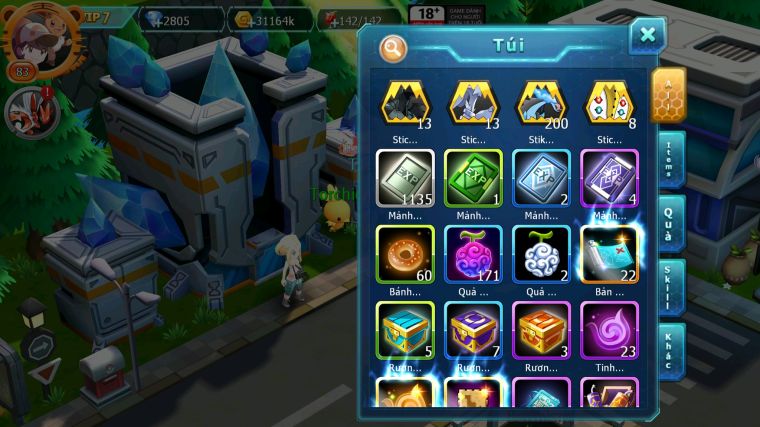This screenshot has width=760, height=427.
Task: Choose the purple treasure chest with 7
Action: (473, 330)
